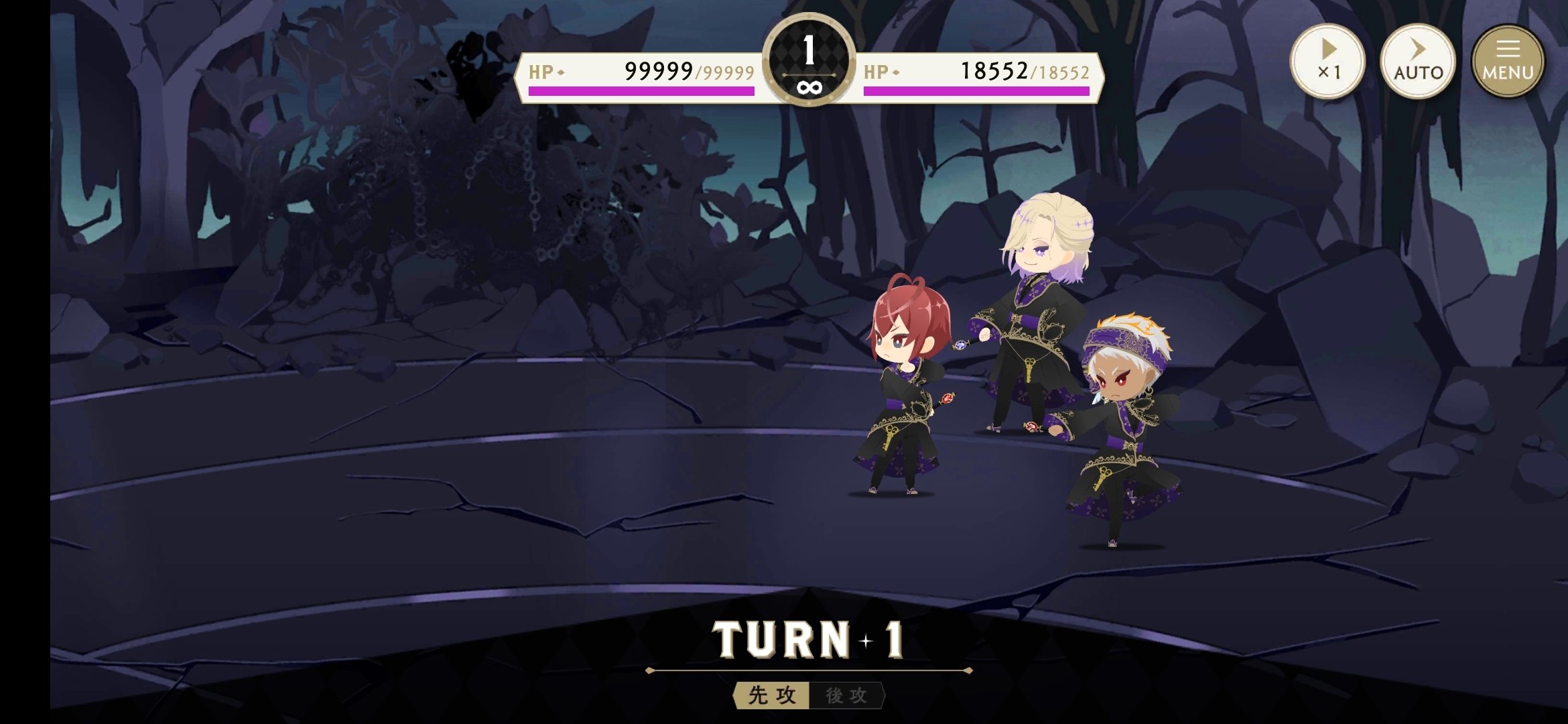Open the AUTO settings chevron

(1418, 50)
